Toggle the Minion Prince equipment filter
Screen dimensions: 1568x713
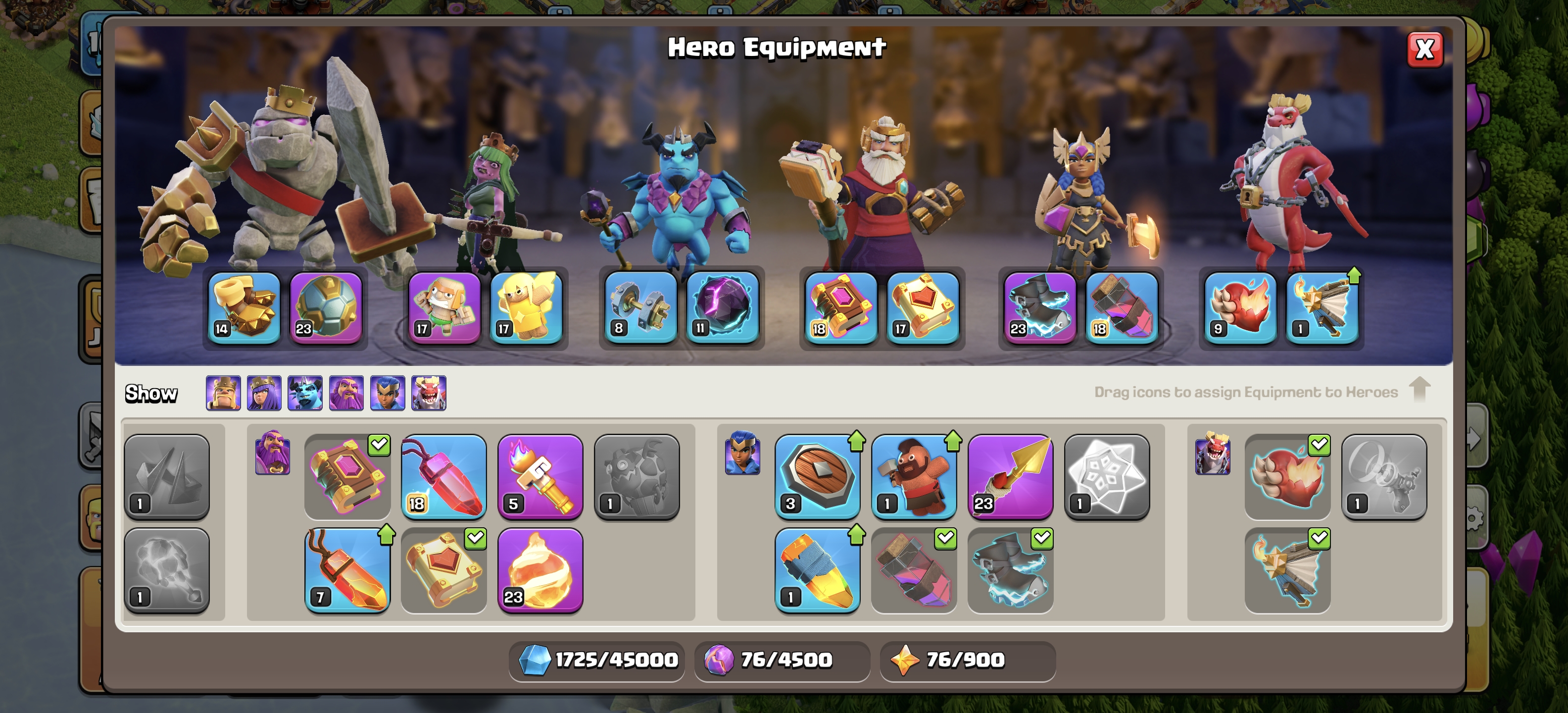pos(305,393)
